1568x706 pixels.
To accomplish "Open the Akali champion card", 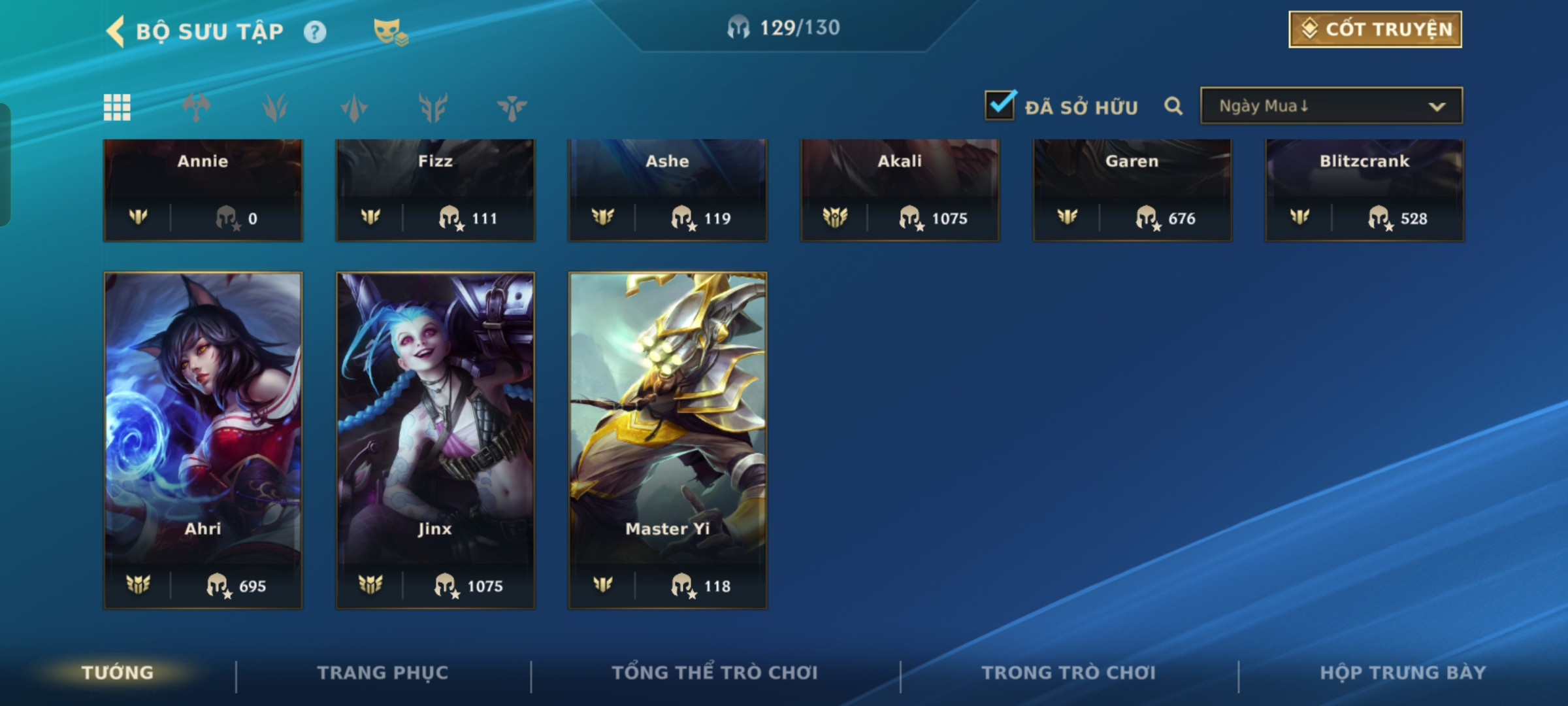I will coord(900,190).
